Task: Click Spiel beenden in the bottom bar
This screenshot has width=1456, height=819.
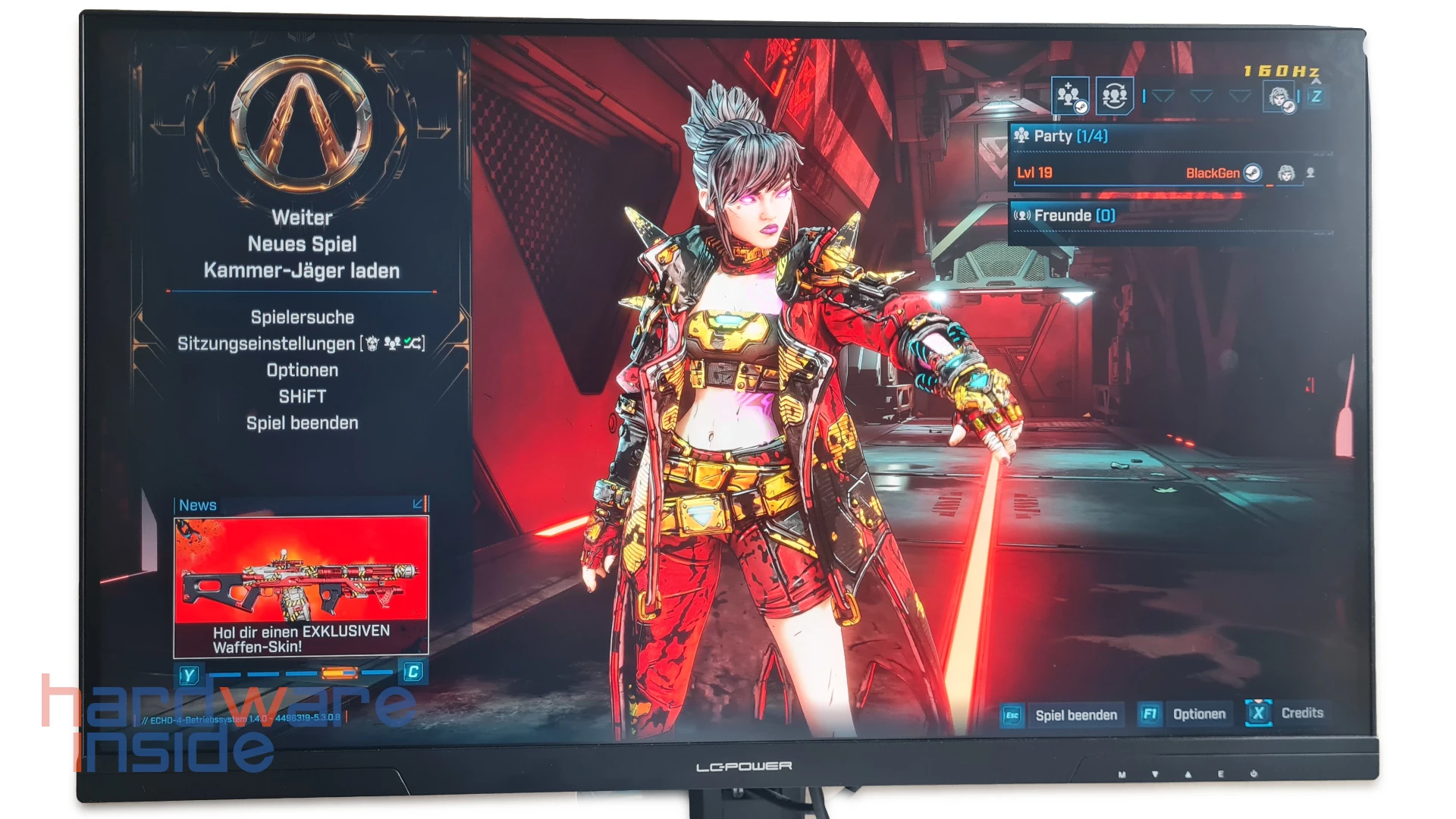Action: [x=1075, y=715]
